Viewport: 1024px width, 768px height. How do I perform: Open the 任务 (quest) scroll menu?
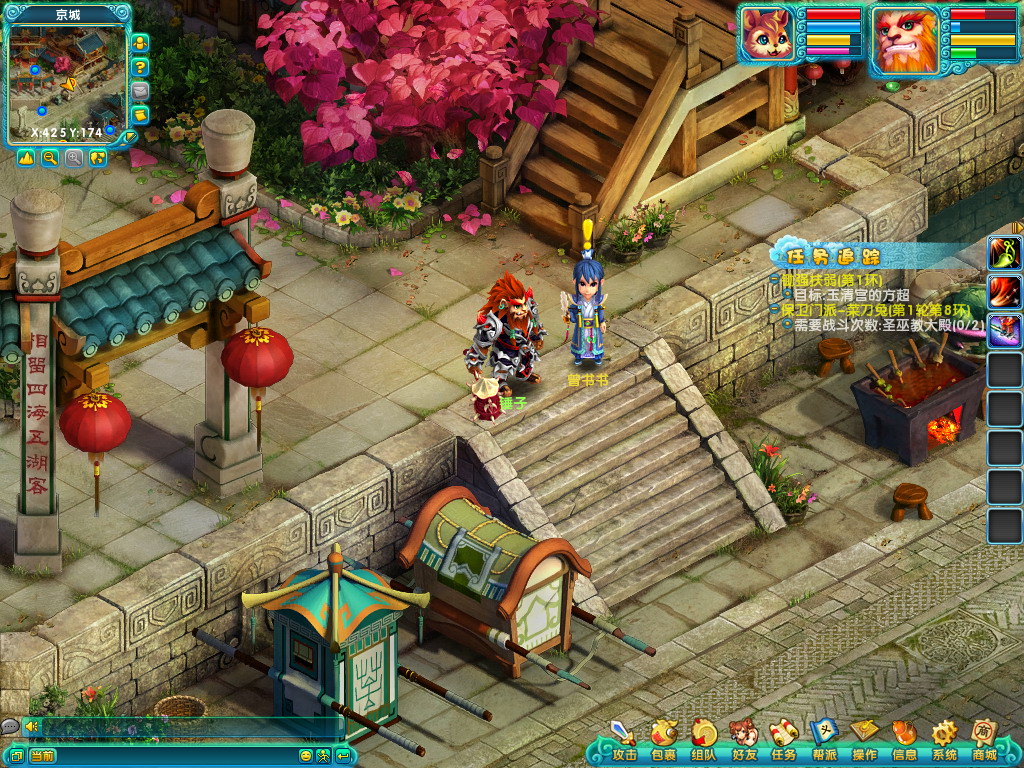click(784, 739)
